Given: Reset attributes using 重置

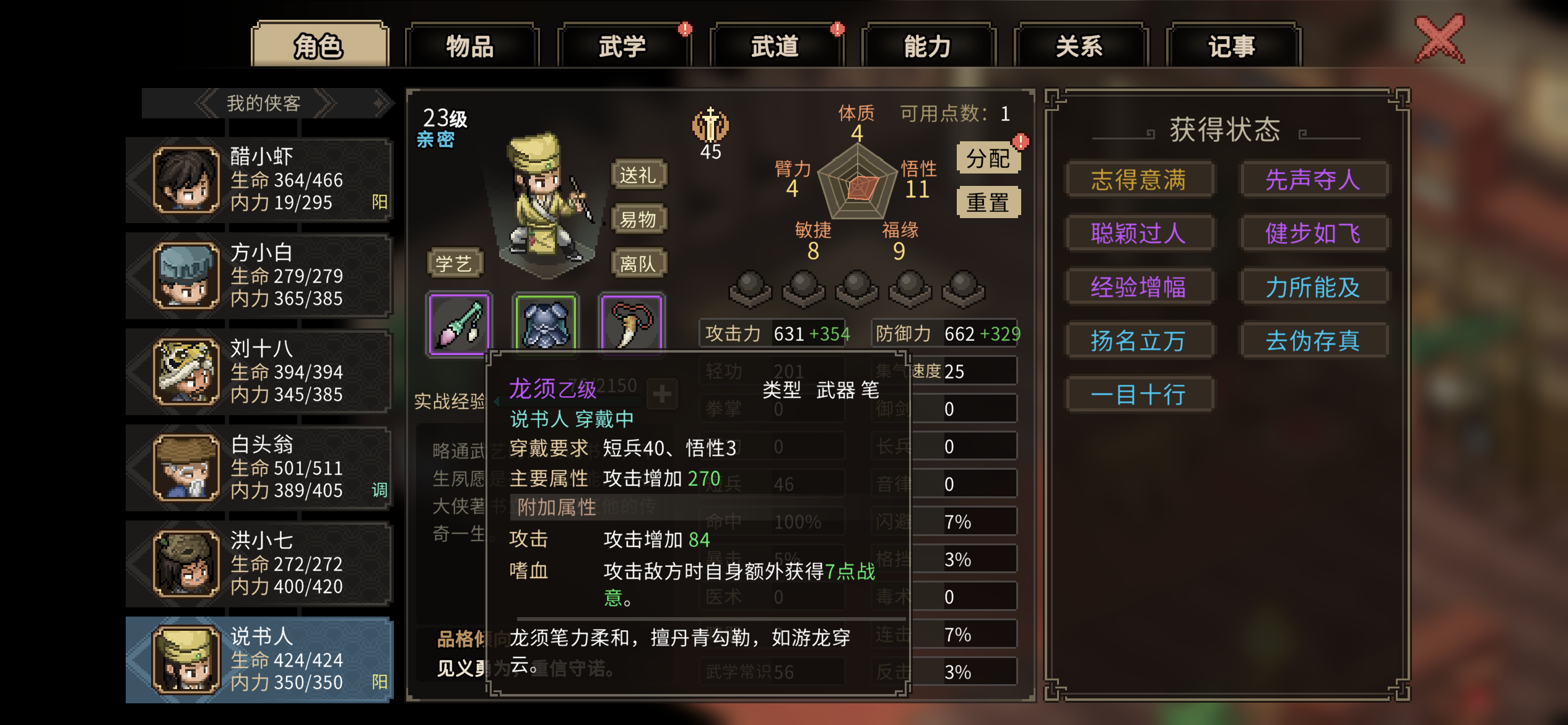Looking at the screenshot, I should pyautogui.click(x=988, y=203).
